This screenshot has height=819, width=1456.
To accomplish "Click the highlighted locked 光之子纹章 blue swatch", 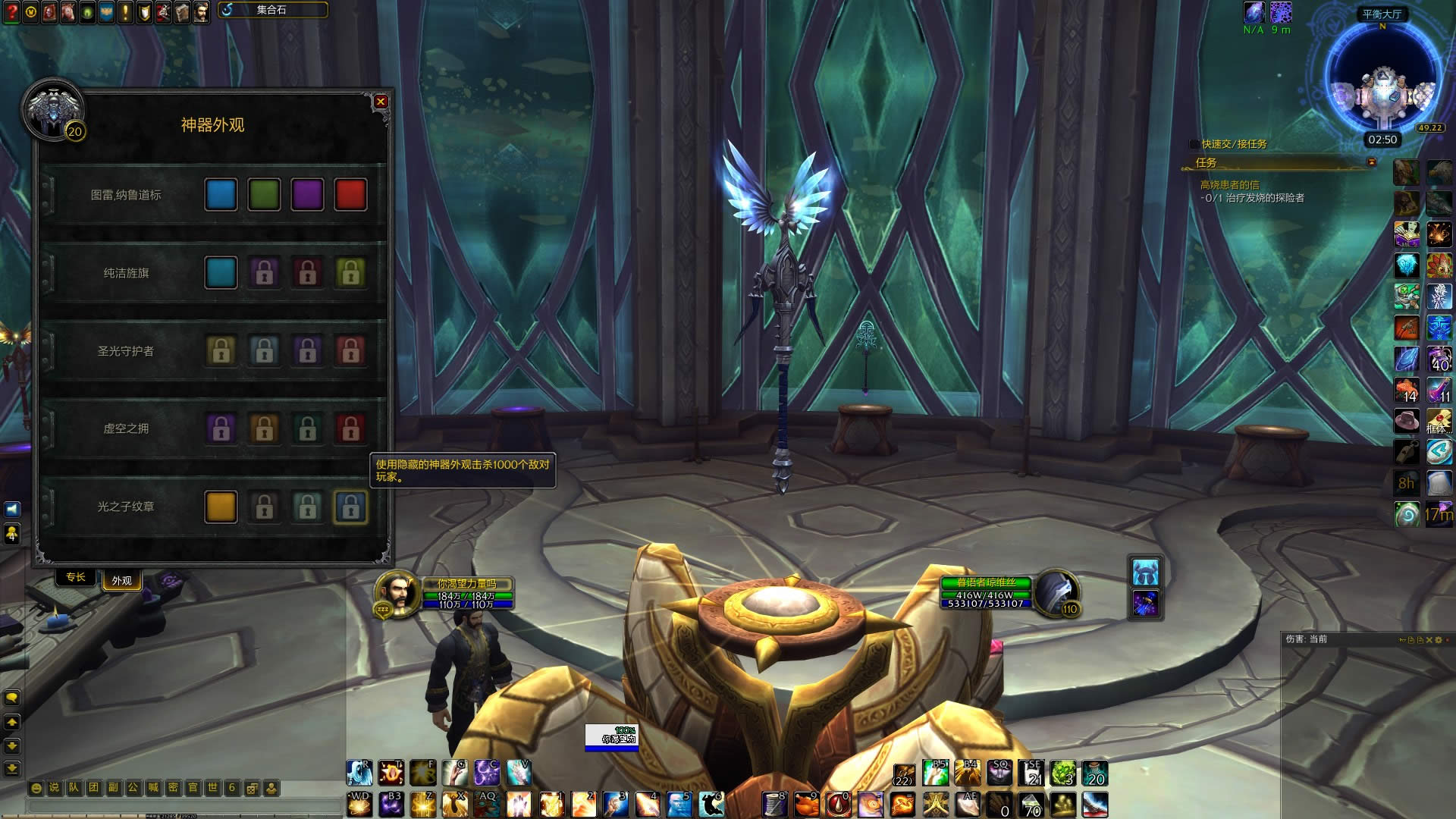I will click(x=350, y=507).
